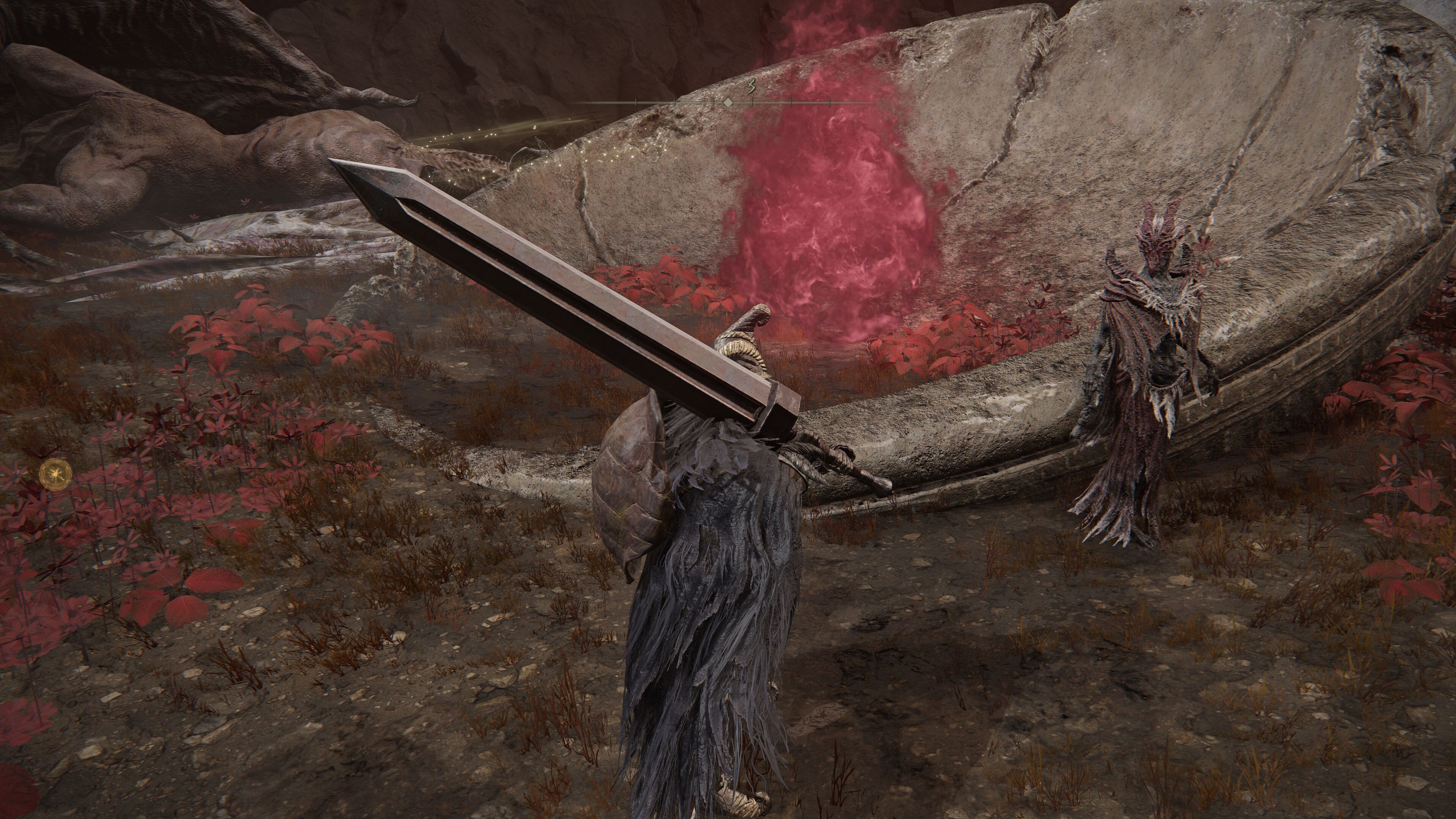The height and width of the screenshot is (819, 1456).
Task: Click the S direction letter on the compass
Action: (751, 87)
